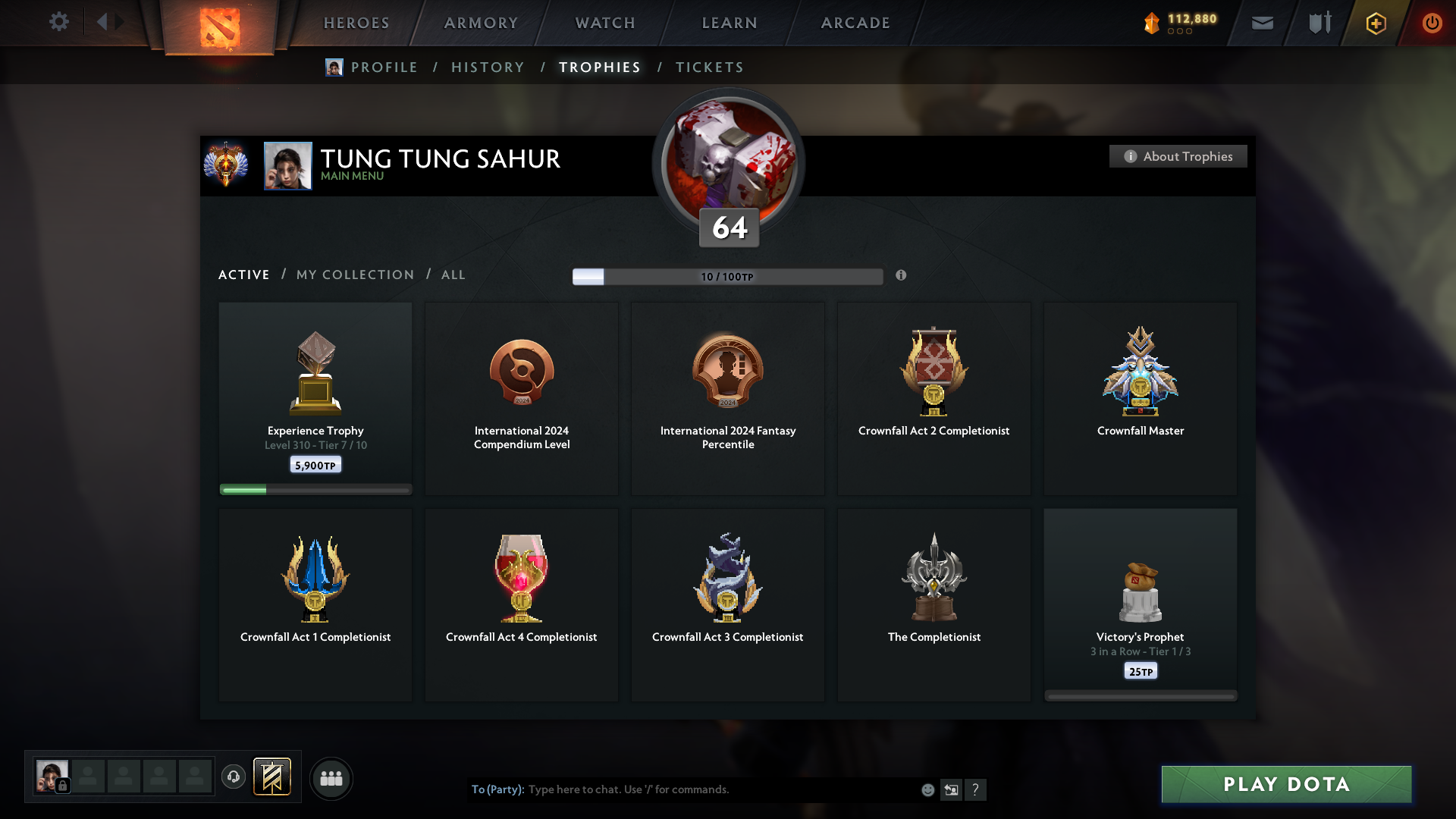Open the TICKETS tab
1456x819 pixels.
[709, 67]
